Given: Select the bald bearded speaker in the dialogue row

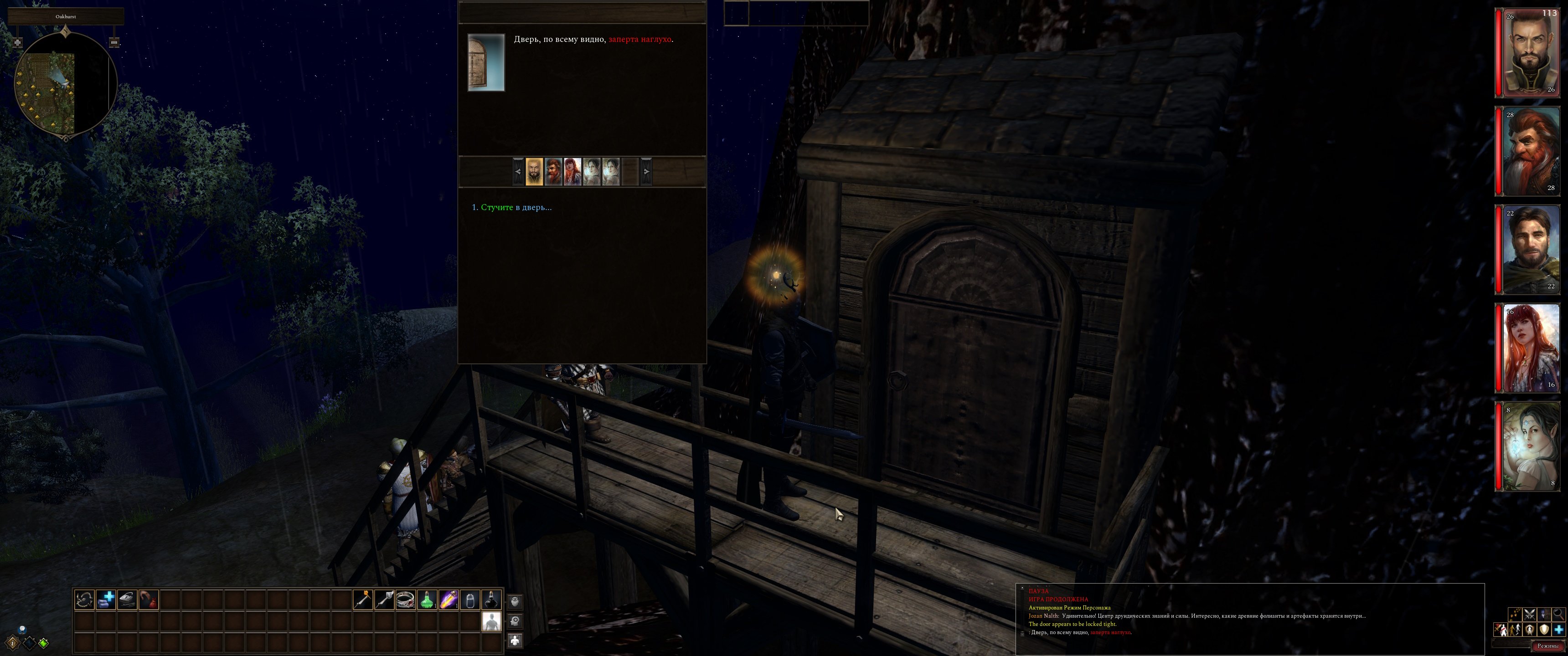Looking at the screenshot, I should pos(534,172).
